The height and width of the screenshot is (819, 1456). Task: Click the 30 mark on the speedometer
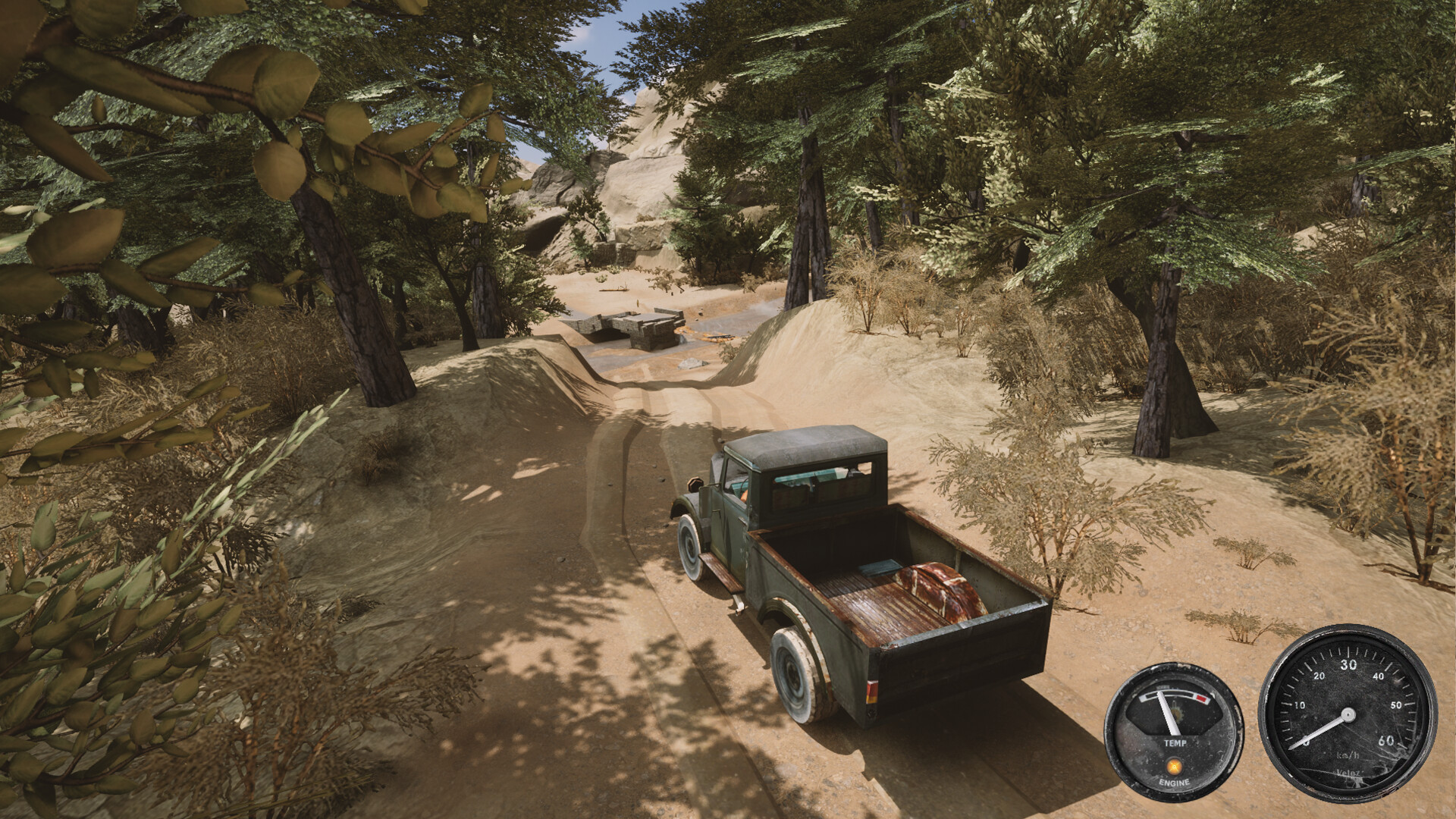click(x=1349, y=664)
